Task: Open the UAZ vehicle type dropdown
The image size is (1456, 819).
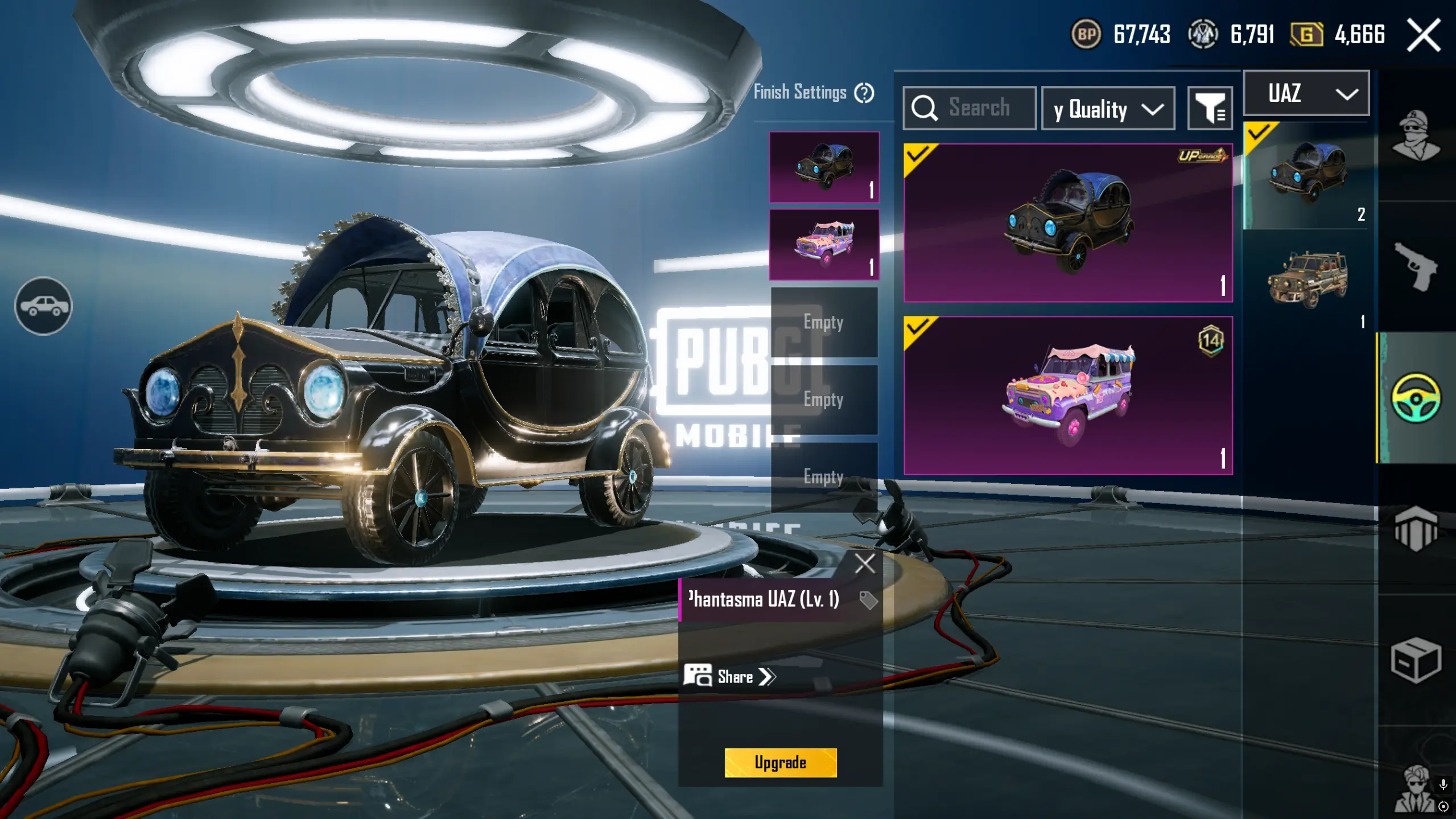Action: (x=1306, y=93)
